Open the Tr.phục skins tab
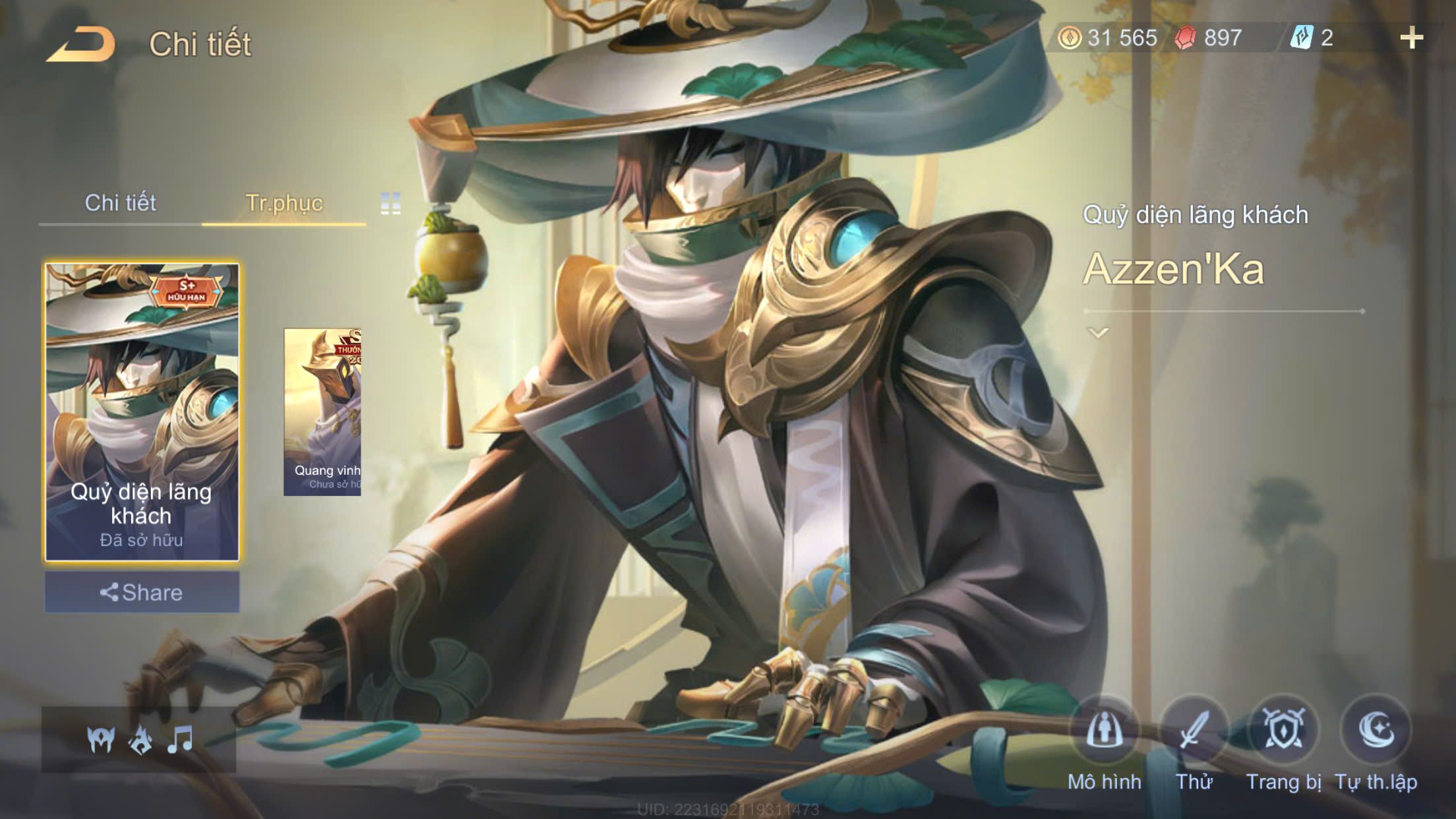 284,203
